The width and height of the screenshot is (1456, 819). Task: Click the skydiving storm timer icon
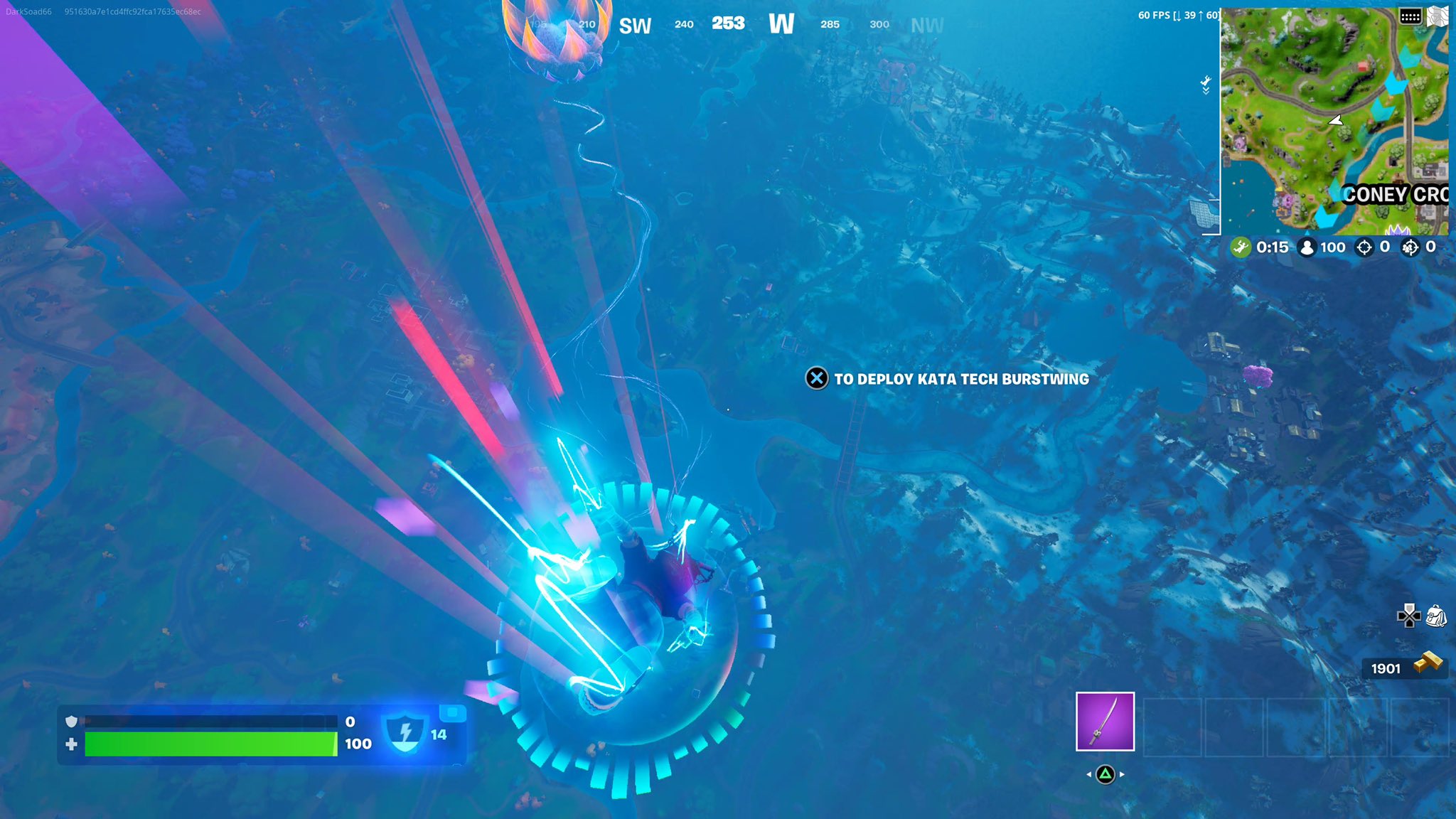click(1241, 248)
